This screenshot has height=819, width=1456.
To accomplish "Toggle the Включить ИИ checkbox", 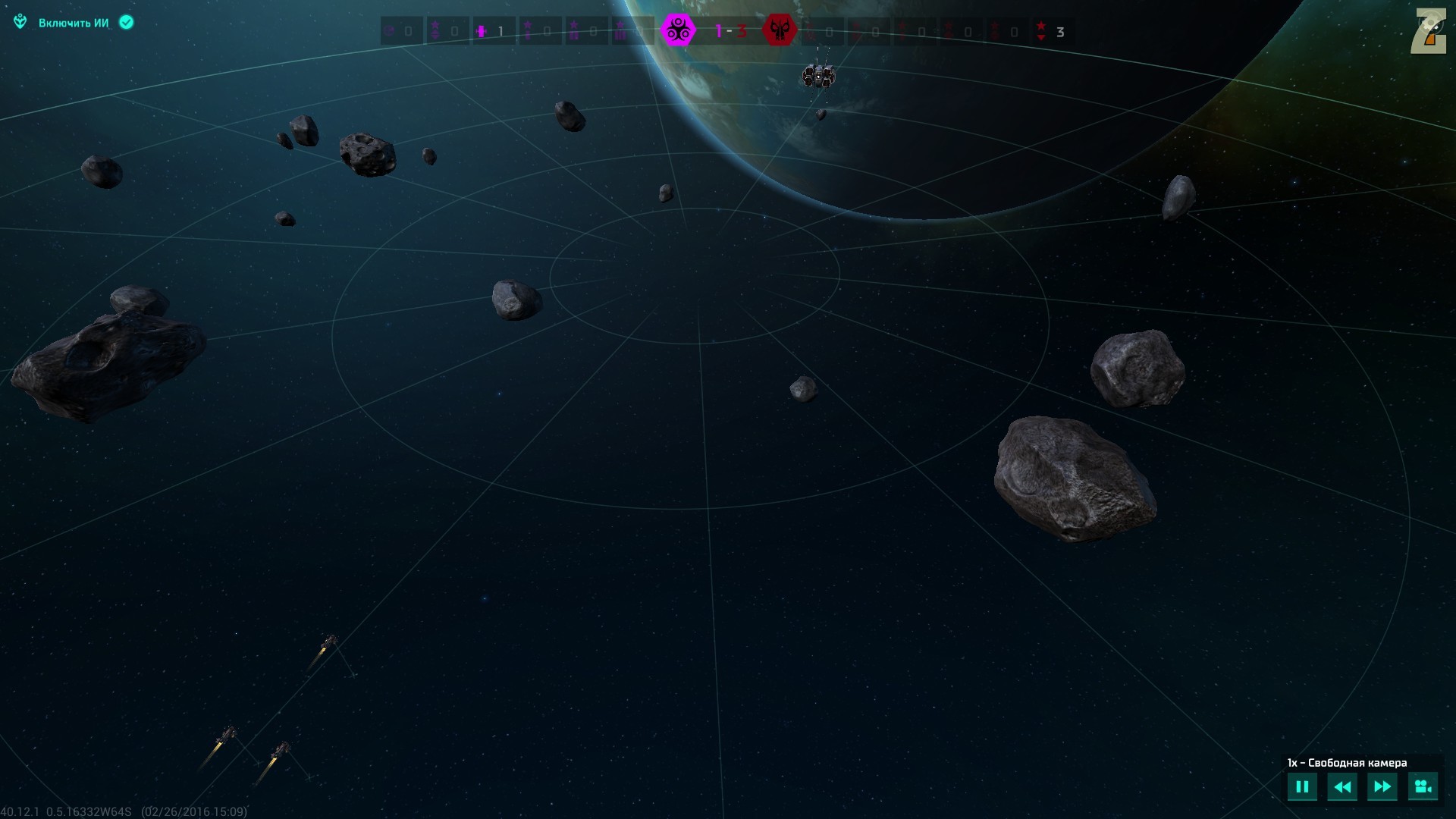I will click(127, 23).
